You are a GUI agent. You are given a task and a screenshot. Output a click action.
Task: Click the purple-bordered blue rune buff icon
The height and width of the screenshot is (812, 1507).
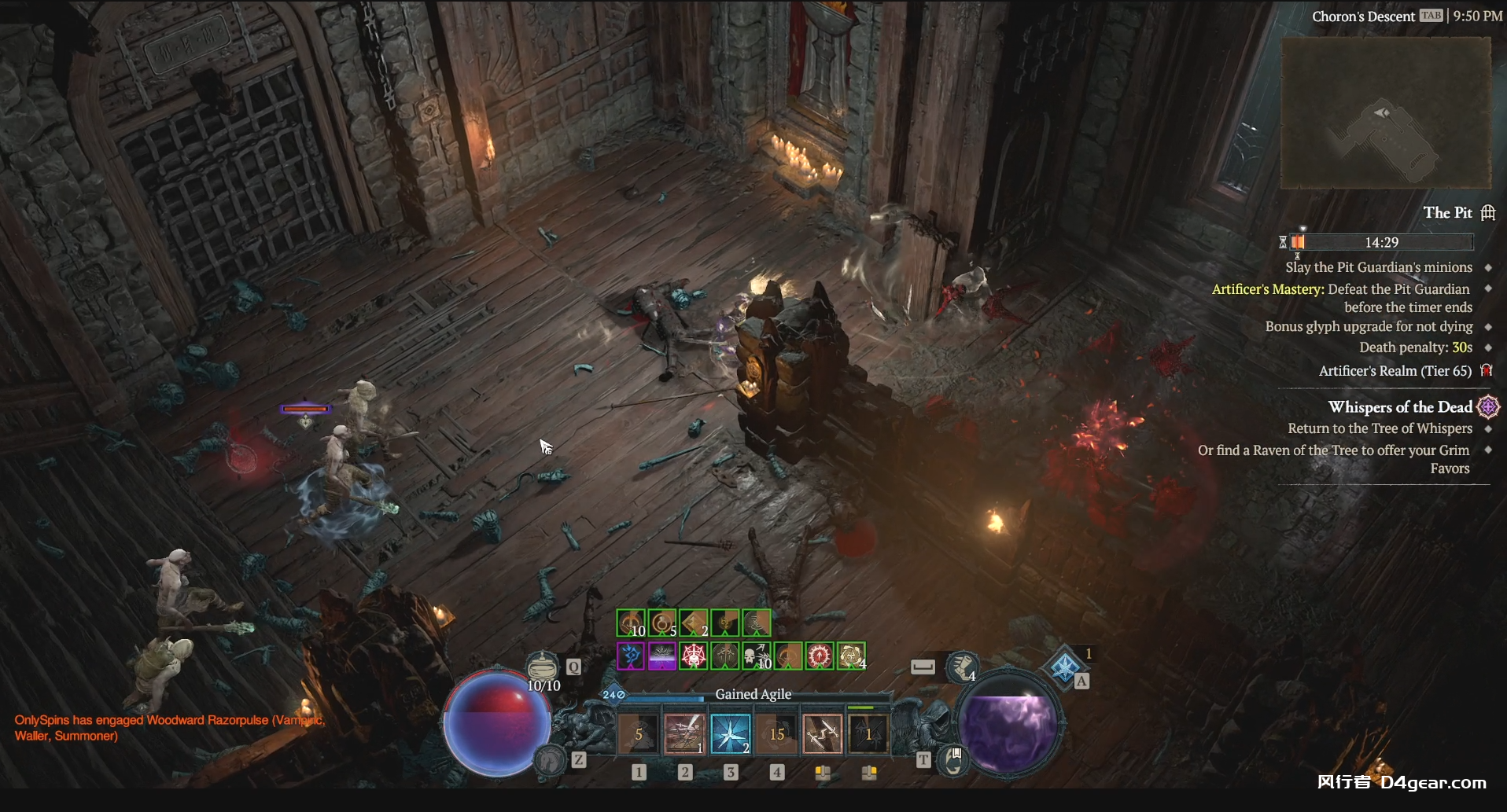click(x=631, y=656)
